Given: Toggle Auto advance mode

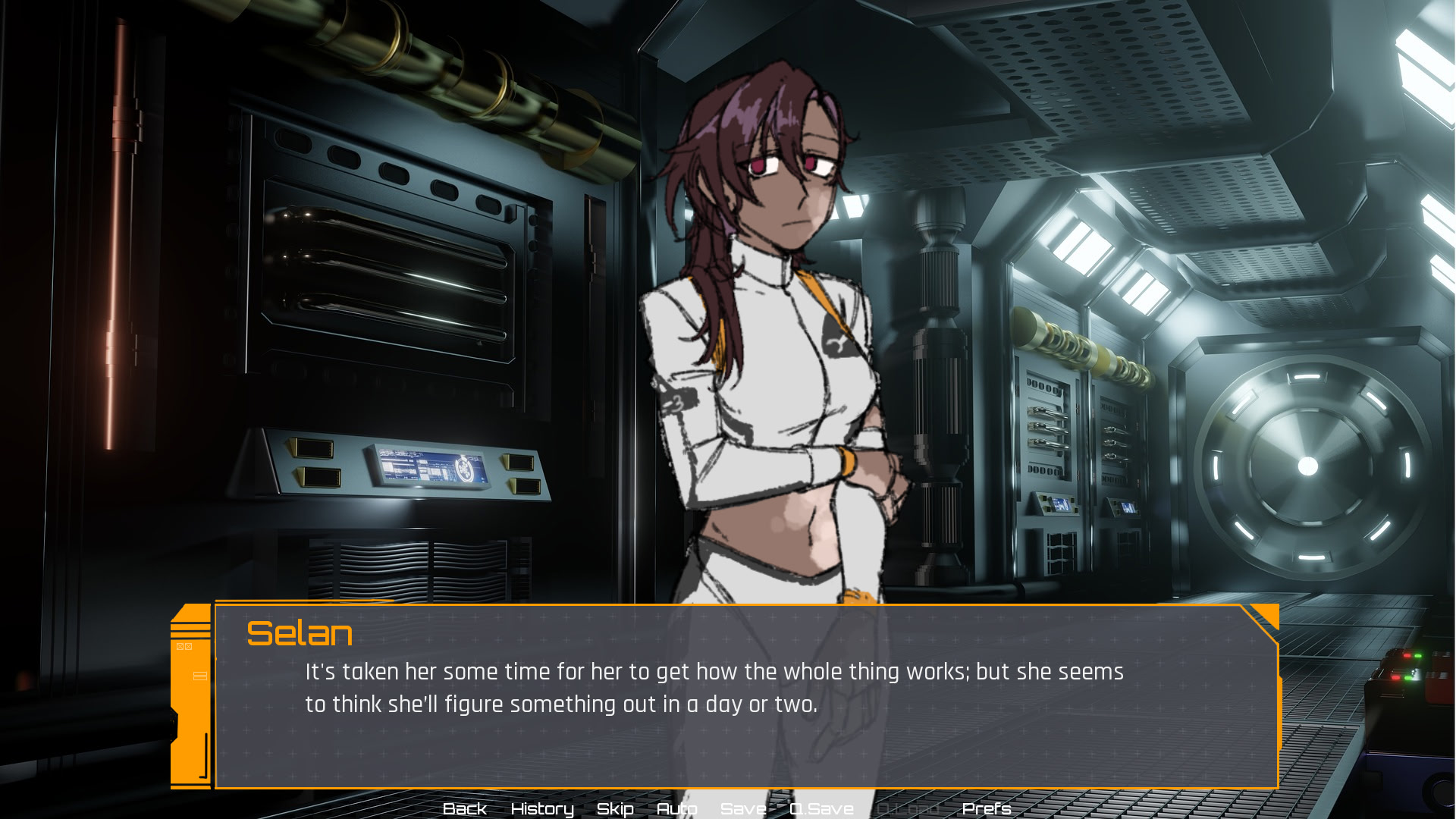Looking at the screenshot, I should click(x=676, y=808).
